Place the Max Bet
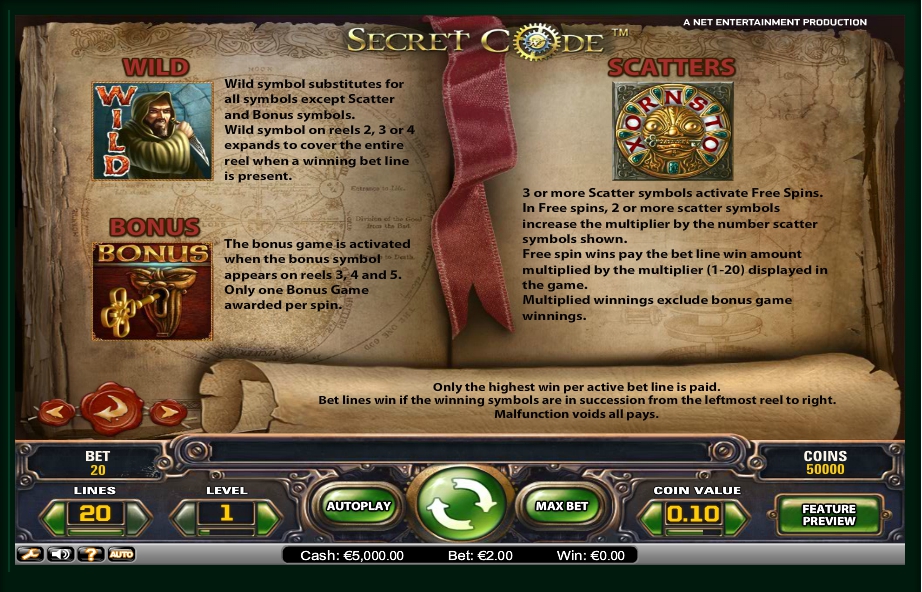The width and height of the screenshot is (922, 592). click(562, 506)
